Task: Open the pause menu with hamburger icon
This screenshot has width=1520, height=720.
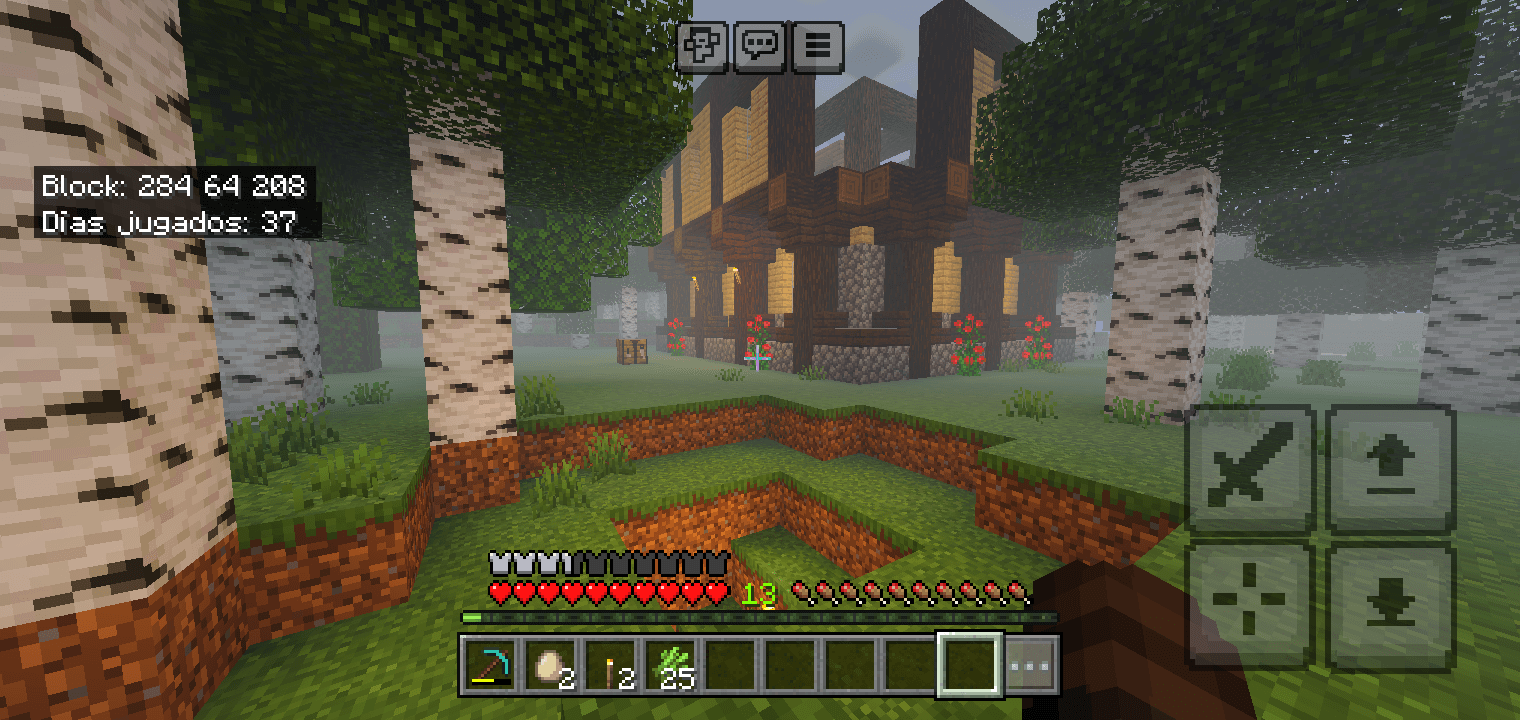Action: [820, 46]
